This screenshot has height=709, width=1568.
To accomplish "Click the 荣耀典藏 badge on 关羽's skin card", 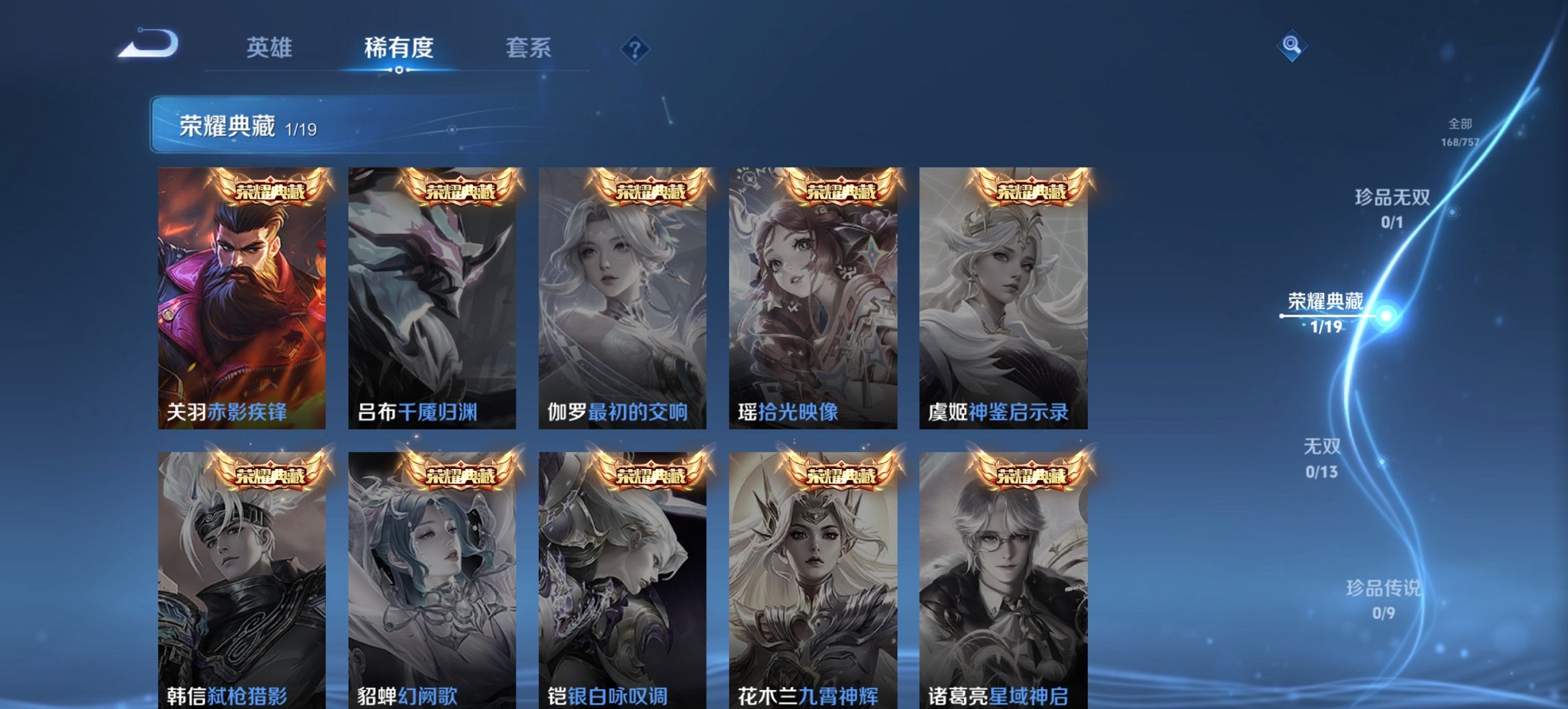I will (x=268, y=190).
